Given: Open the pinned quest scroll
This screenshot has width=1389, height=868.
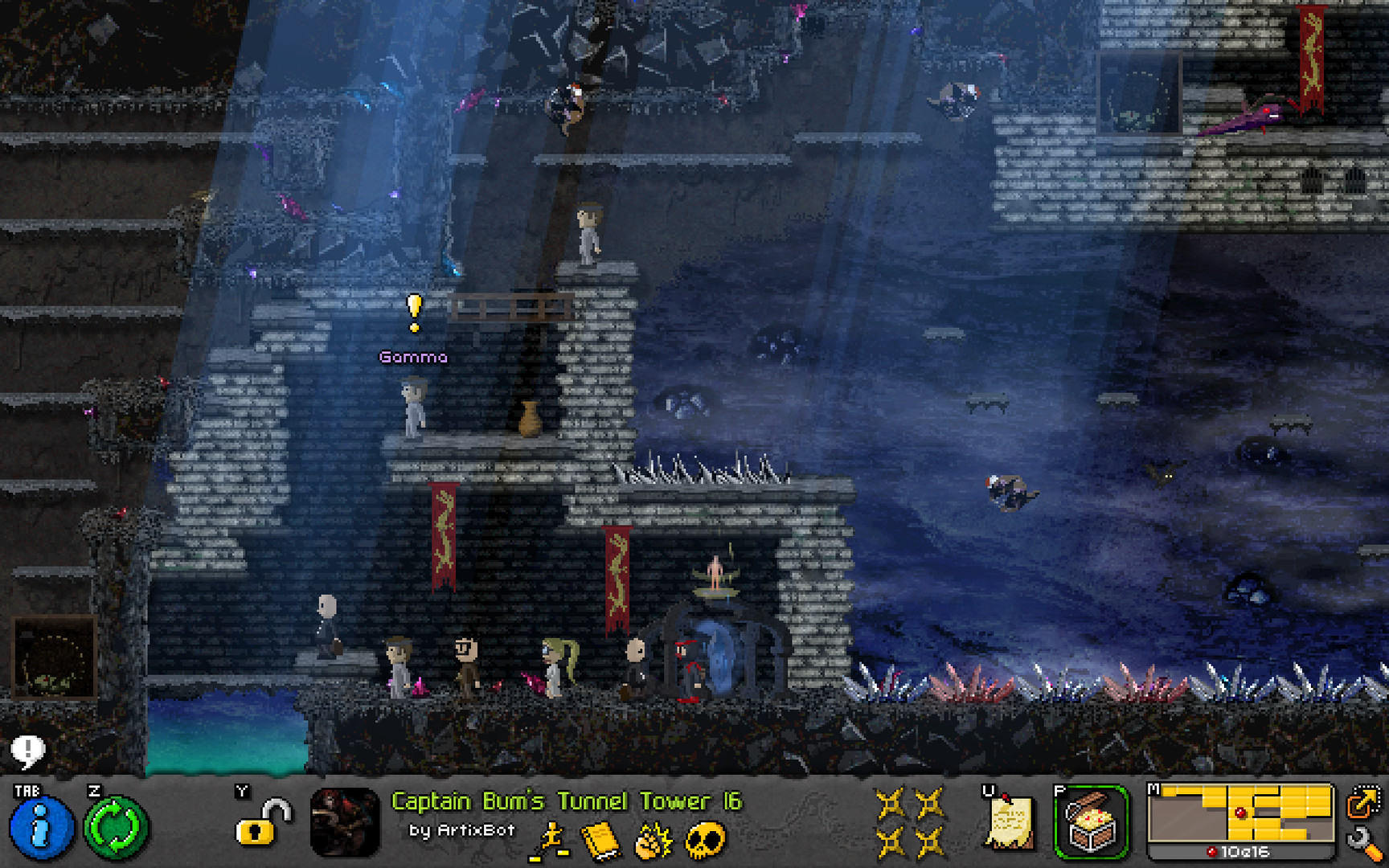Looking at the screenshot, I should click(1009, 821).
